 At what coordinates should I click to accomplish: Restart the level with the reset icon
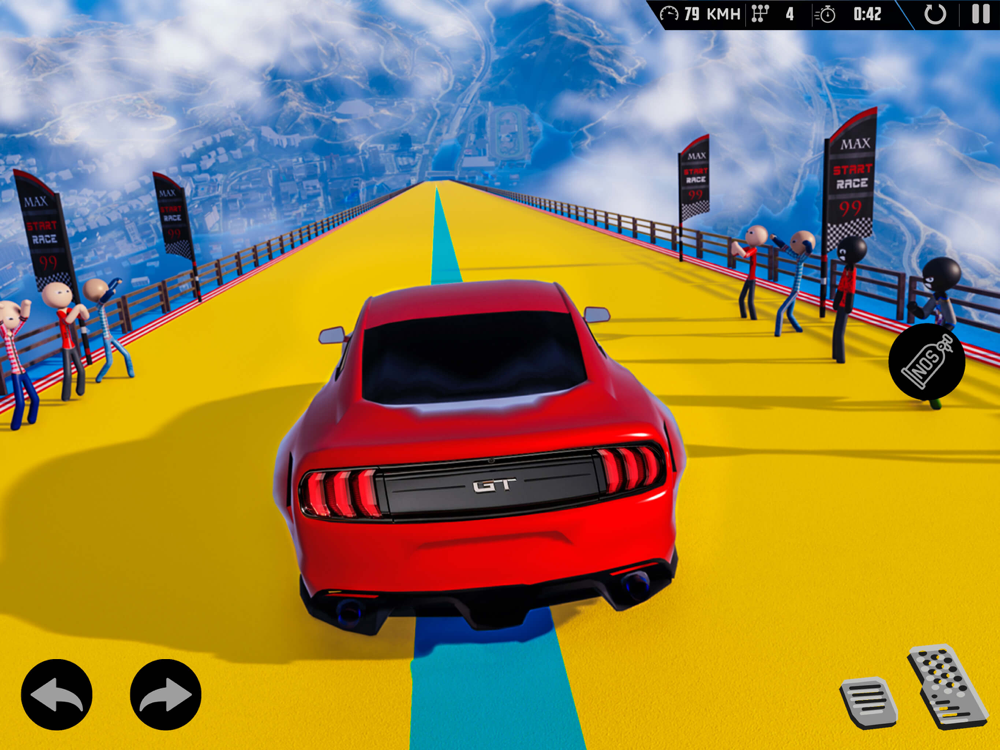tap(935, 14)
